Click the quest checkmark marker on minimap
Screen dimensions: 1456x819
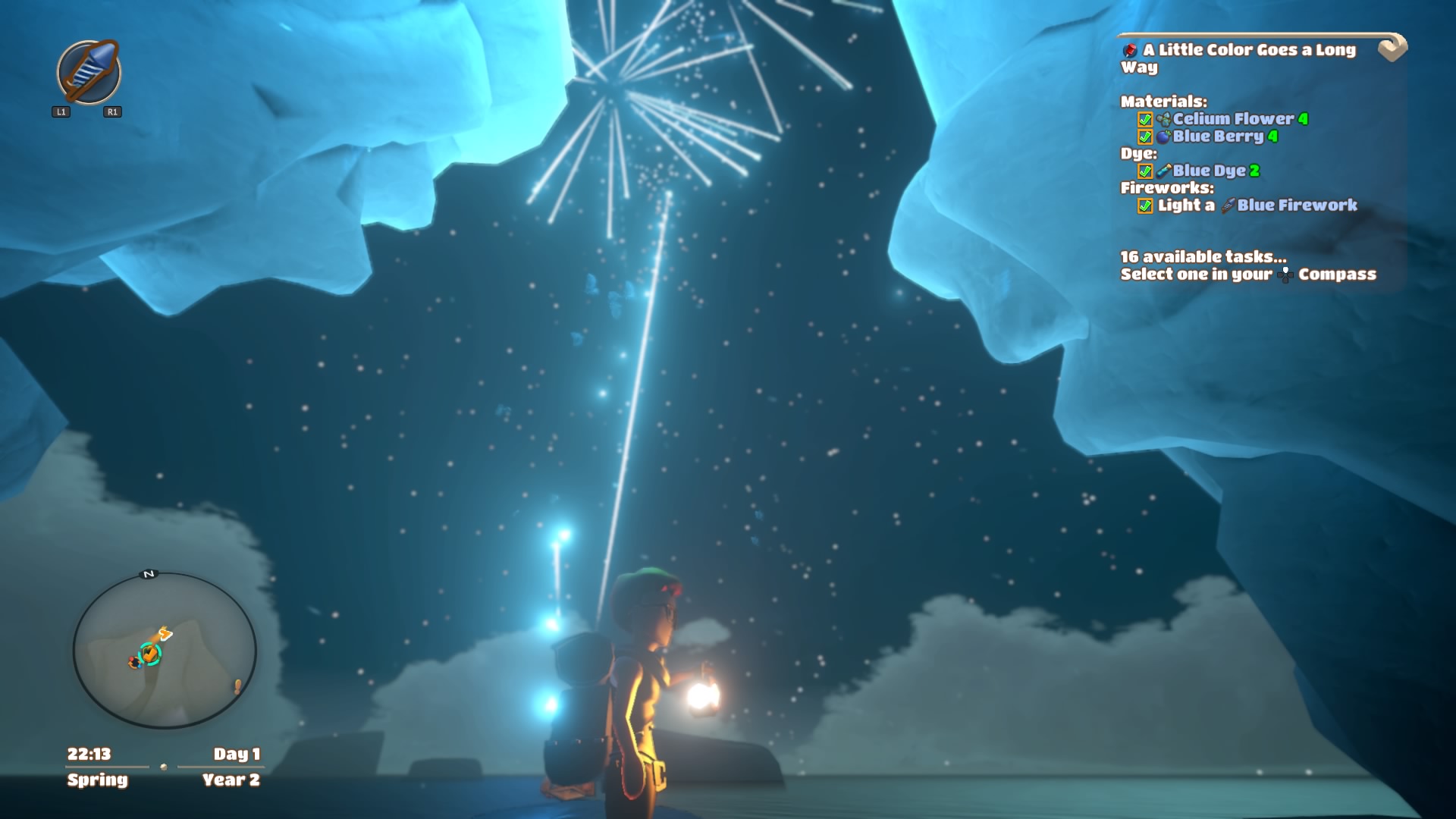click(x=150, y=653)
